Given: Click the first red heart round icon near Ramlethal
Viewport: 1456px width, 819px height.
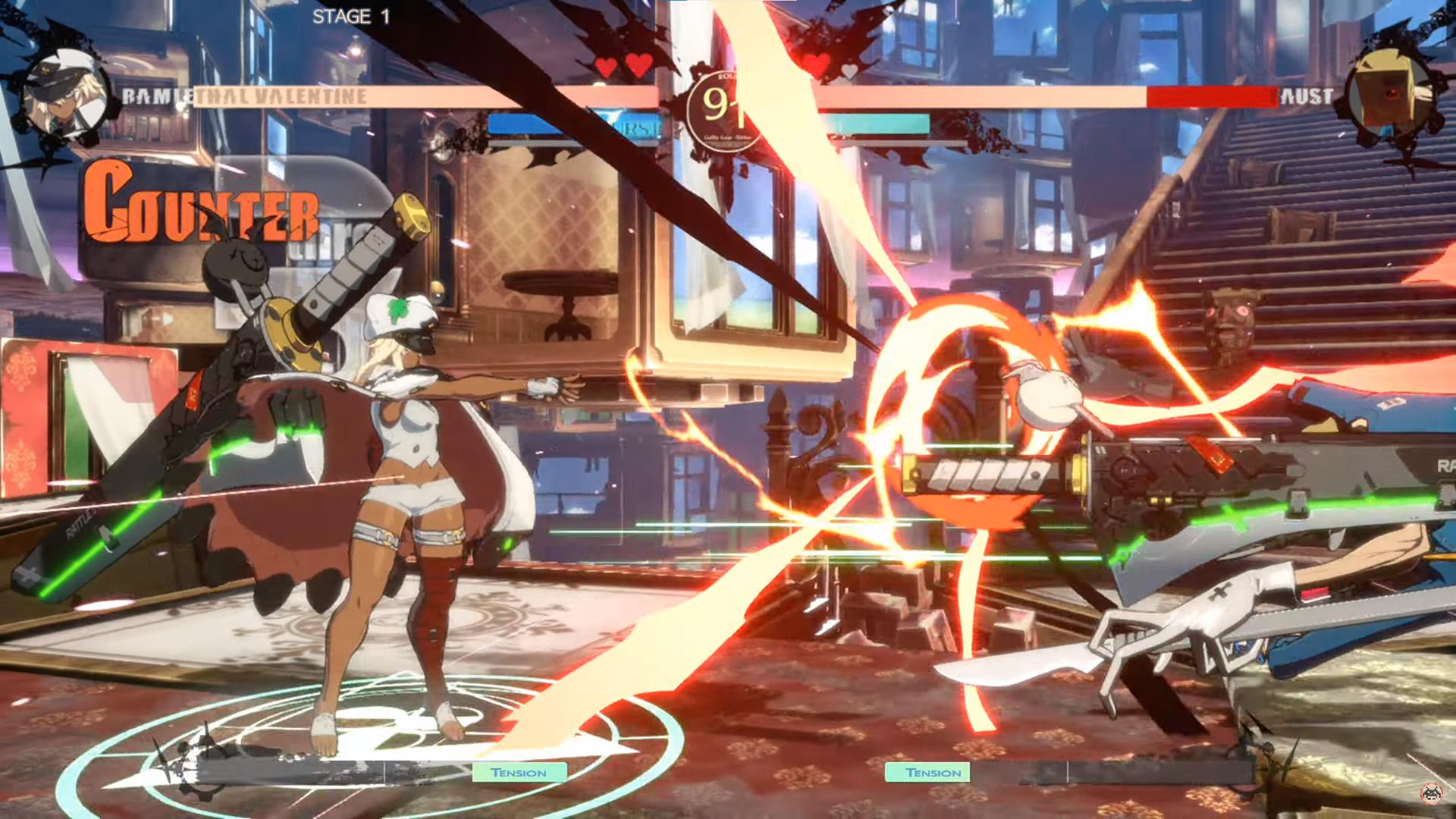Looking at the screenshot, I should (x=607, y=67).
